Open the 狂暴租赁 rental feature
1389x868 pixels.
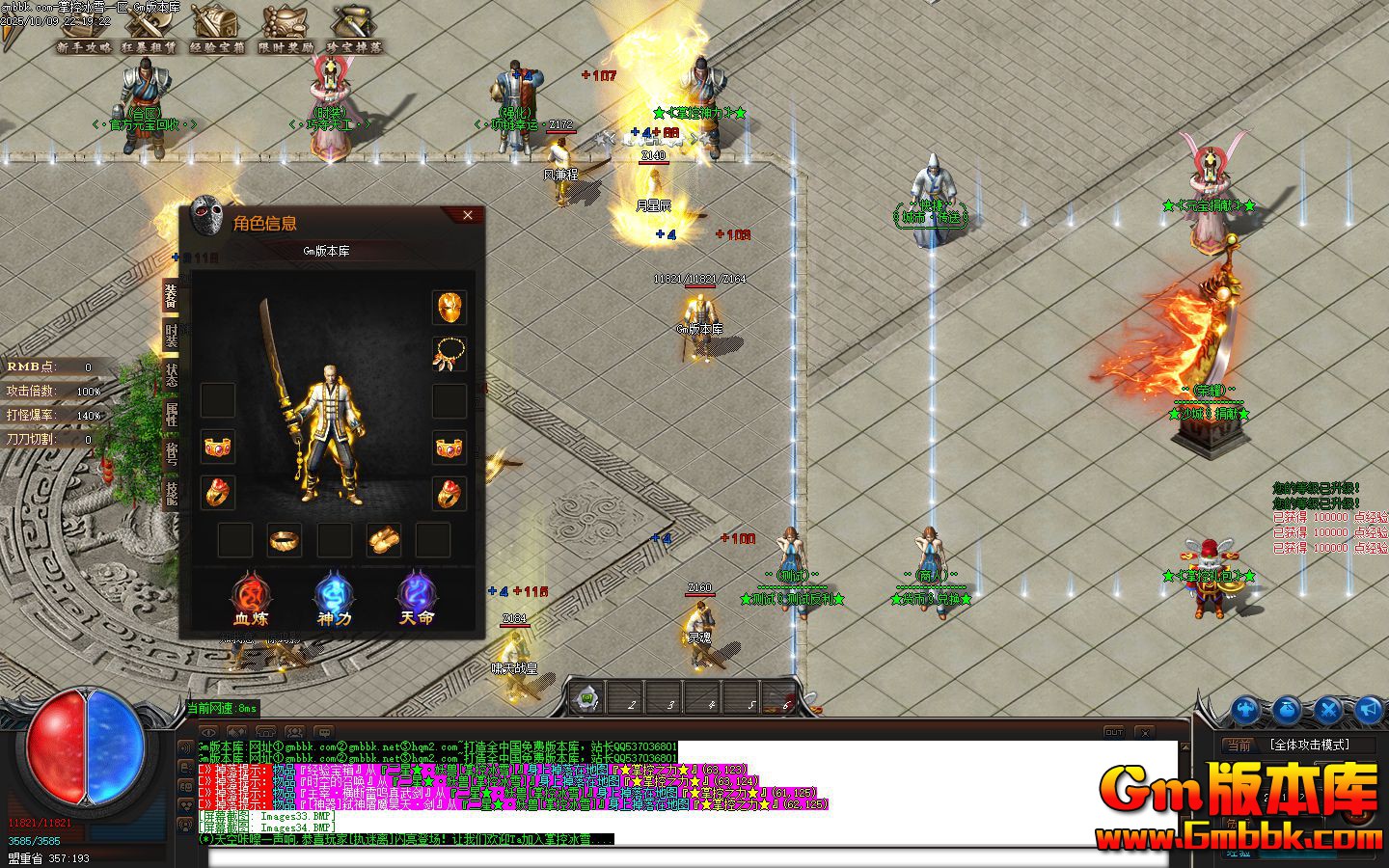pos(150,29)
